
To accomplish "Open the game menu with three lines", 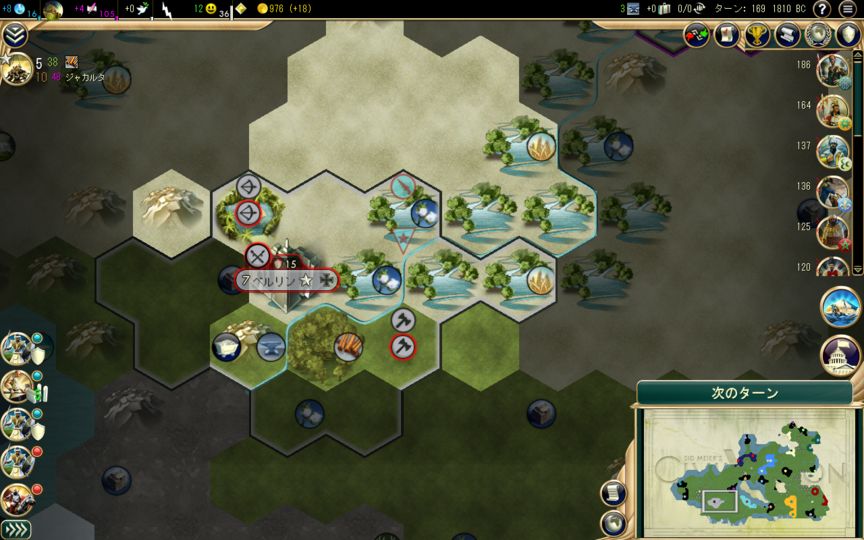I will [848, 10].
